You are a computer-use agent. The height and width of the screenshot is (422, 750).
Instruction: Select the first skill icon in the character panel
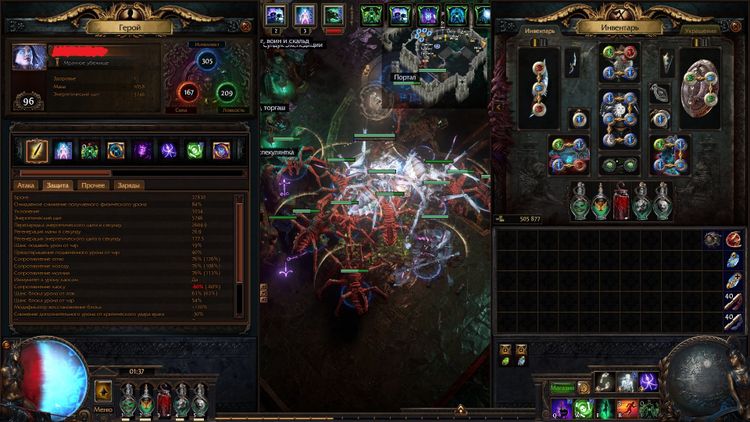coord(36,150)
